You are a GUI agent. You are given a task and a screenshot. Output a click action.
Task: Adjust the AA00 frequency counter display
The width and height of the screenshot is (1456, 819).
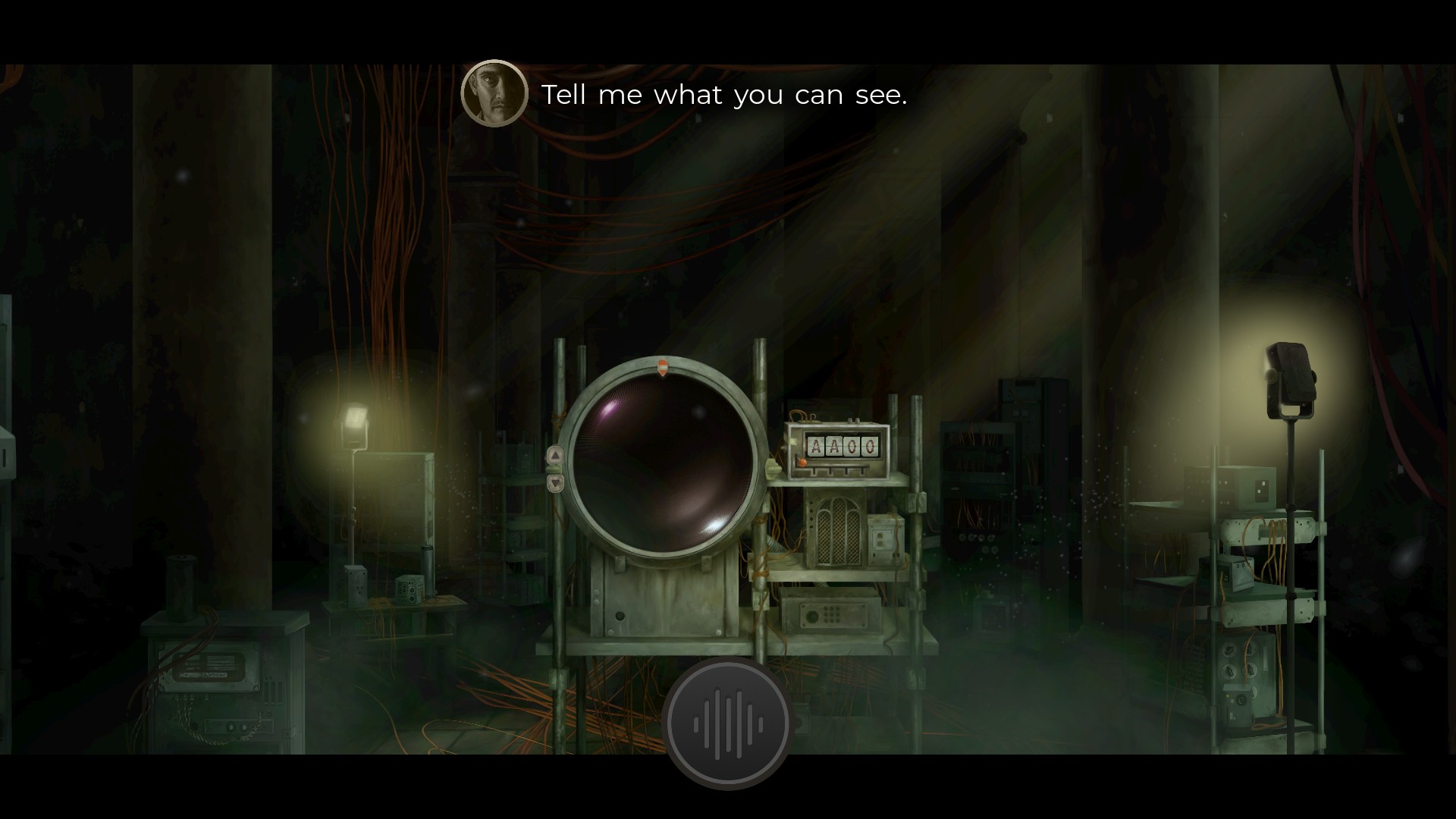pyautogui.click(x=842, y=446)
